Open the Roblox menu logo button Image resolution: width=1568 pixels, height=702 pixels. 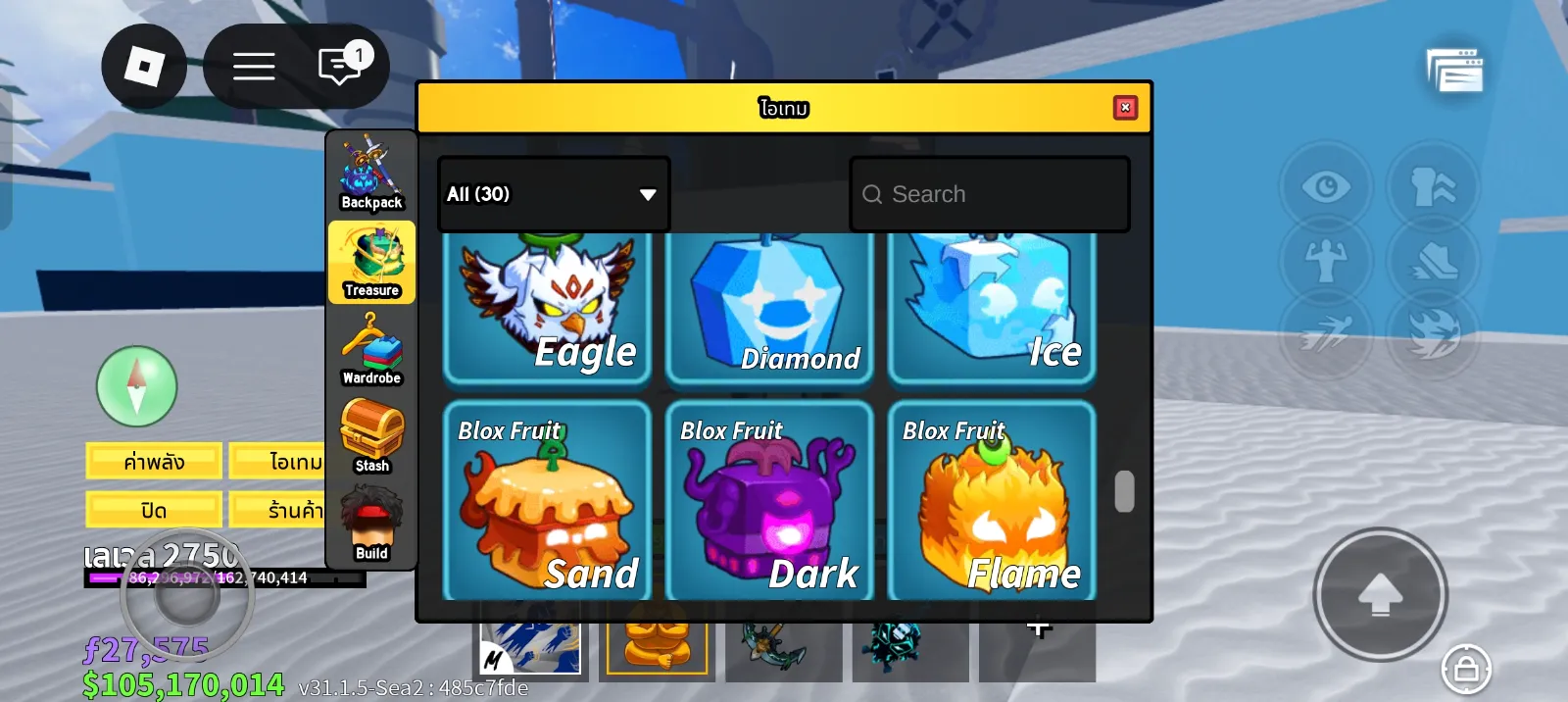pyautogui.click(x=144, y=67)
